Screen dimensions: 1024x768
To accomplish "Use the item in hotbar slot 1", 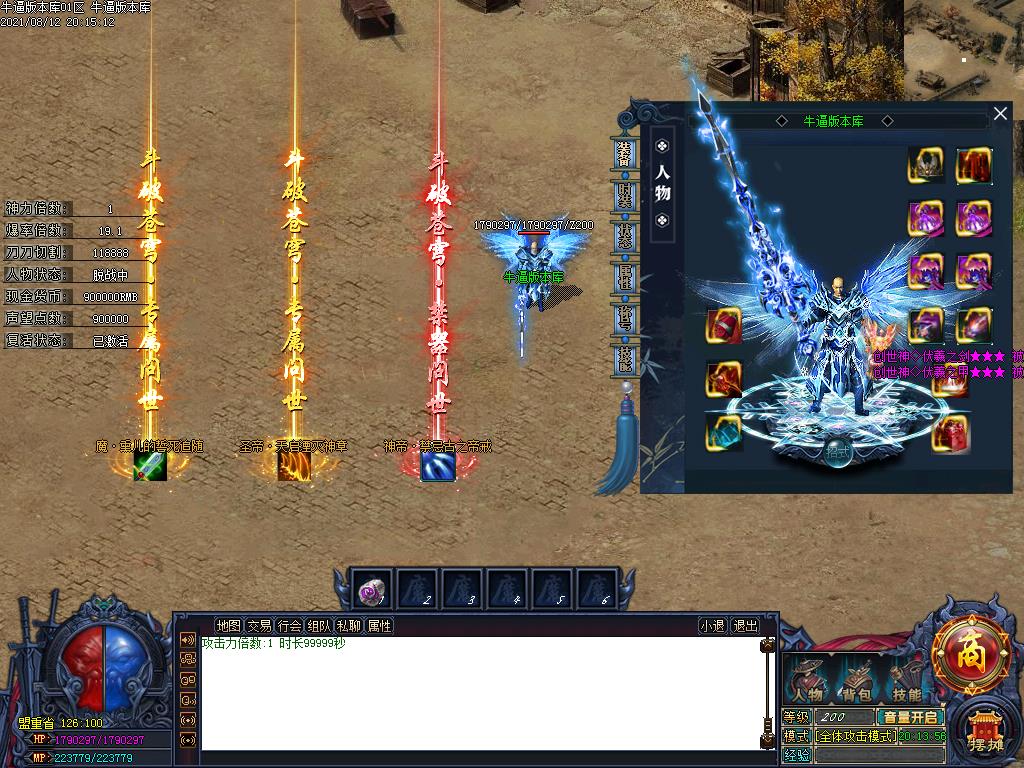I will (374, 590).
